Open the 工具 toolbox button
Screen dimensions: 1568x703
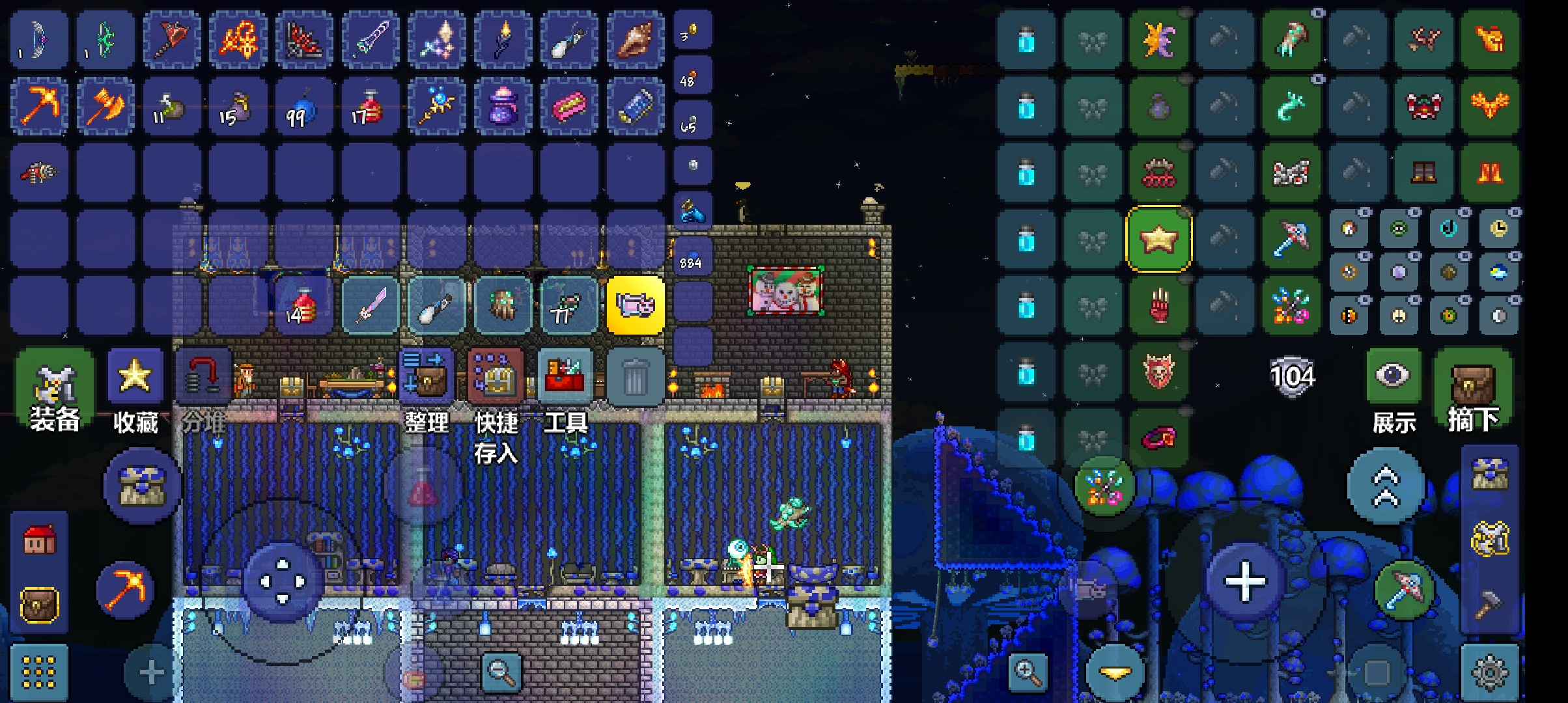[x=565, y=376]
